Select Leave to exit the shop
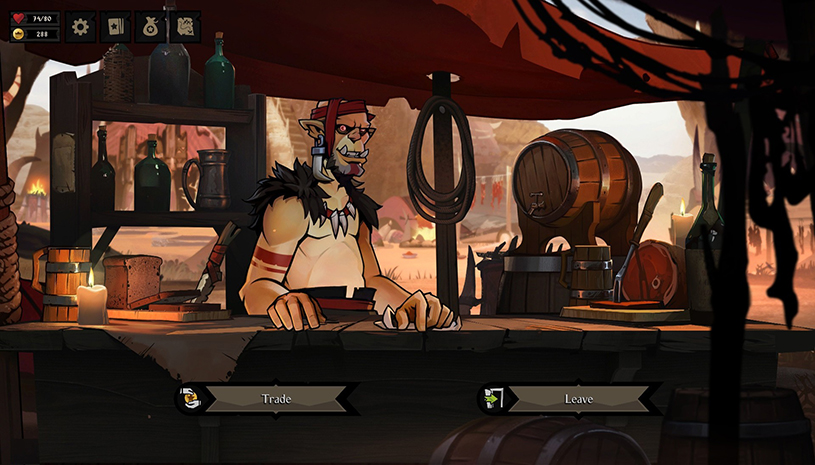 [x=578, y=399]
